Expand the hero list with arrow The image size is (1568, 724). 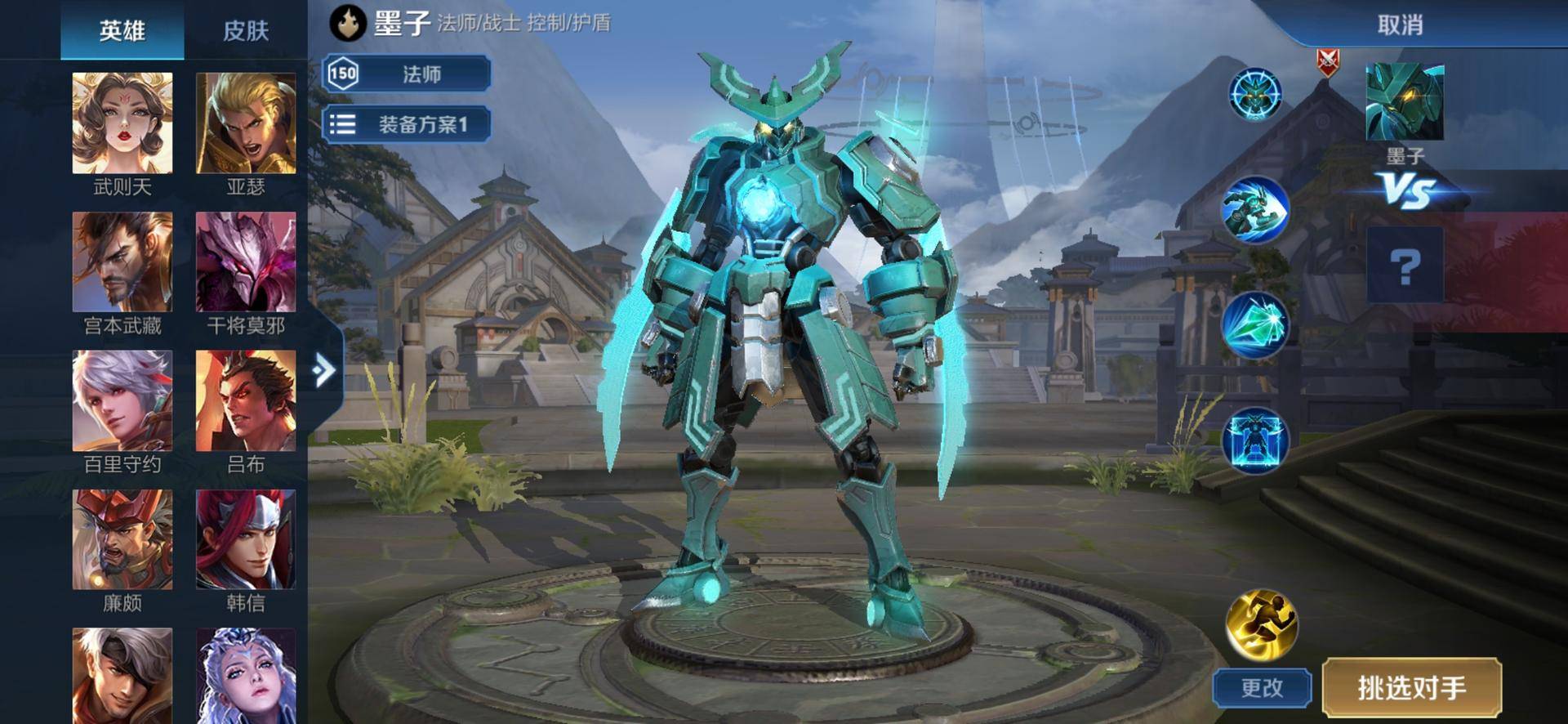[324, 371]
